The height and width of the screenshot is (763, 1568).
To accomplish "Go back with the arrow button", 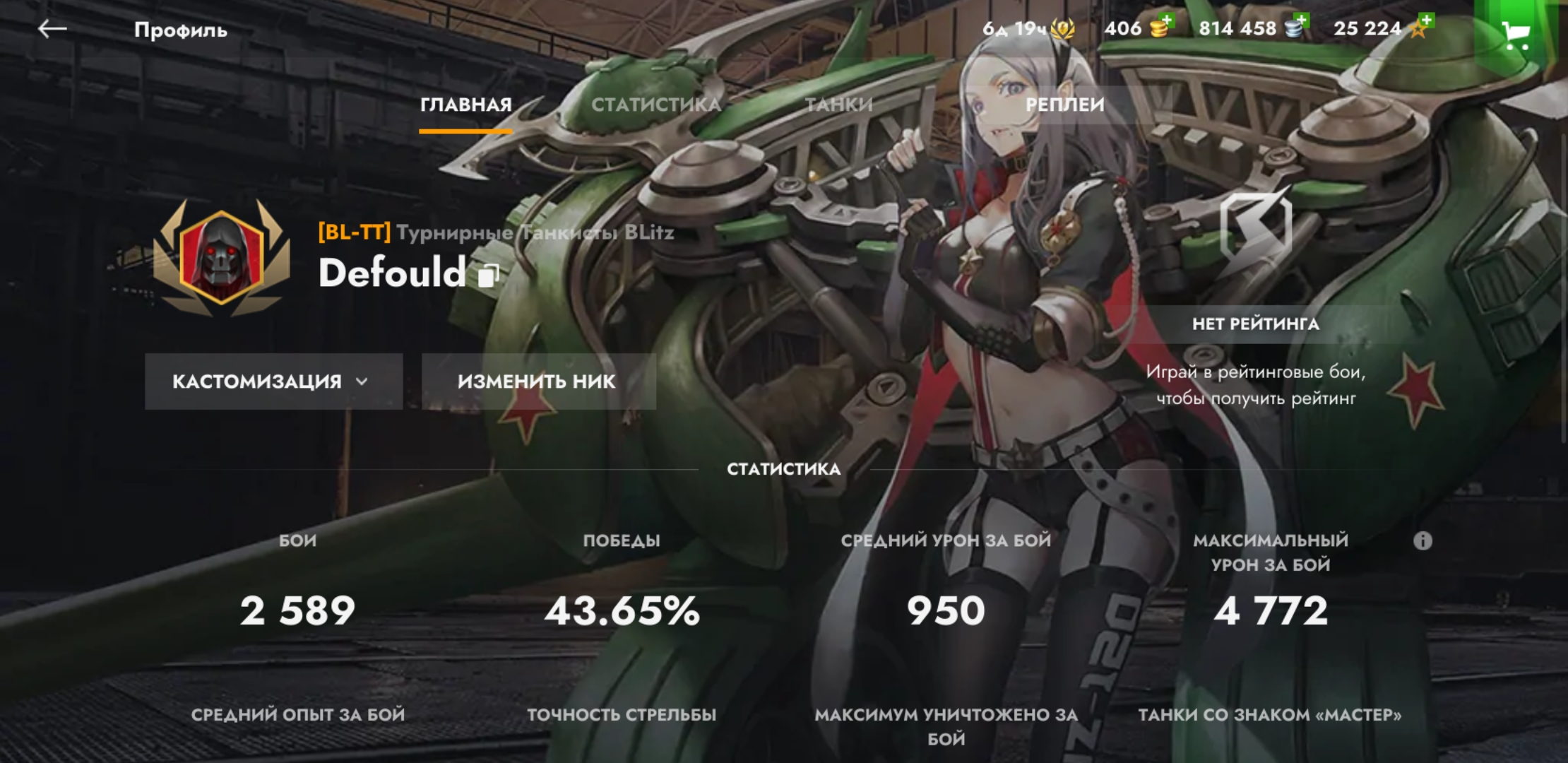I will point(52,29).
